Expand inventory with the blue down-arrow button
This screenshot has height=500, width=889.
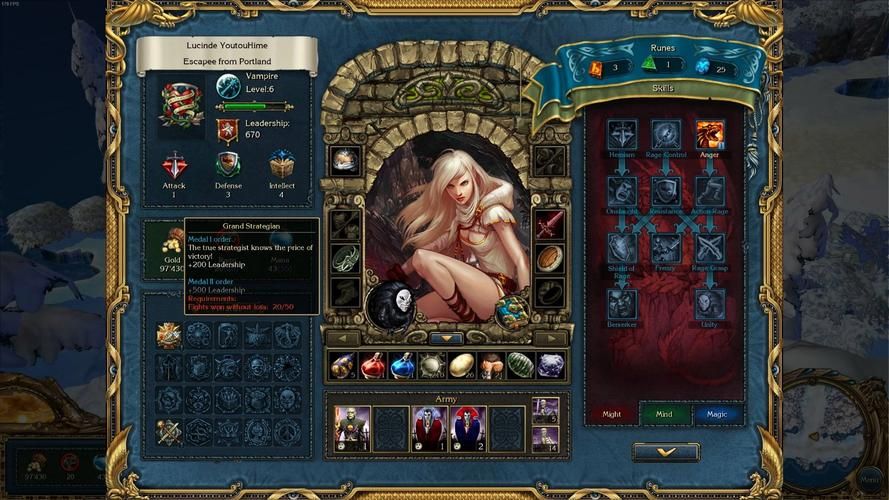(446, 338)
